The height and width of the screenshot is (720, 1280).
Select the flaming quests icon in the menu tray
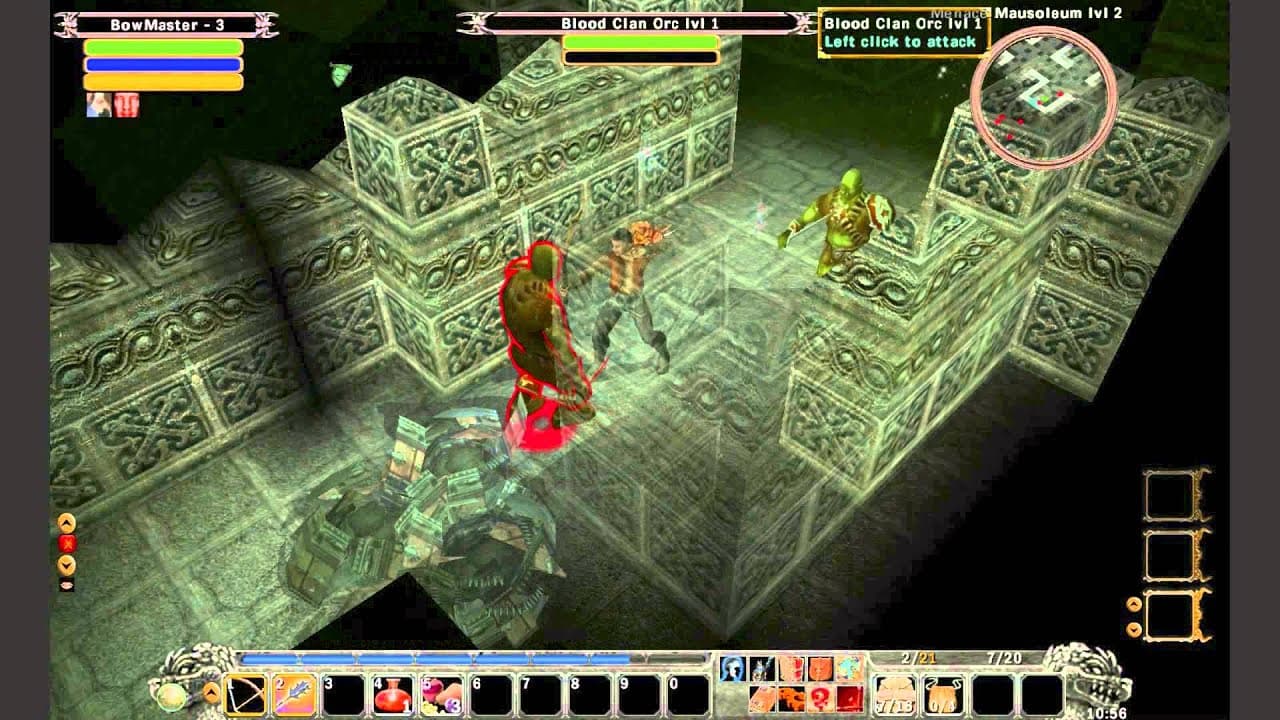click(x=790, y=699)
